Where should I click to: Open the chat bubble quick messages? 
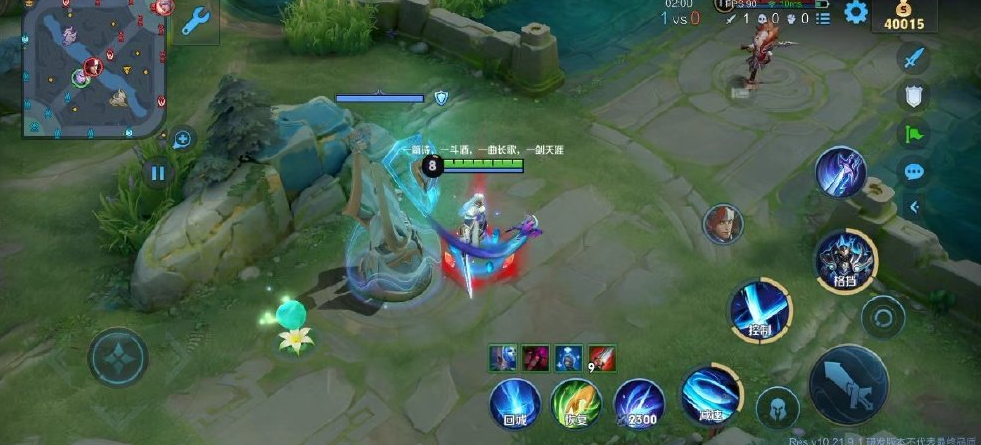pos(913,170)
